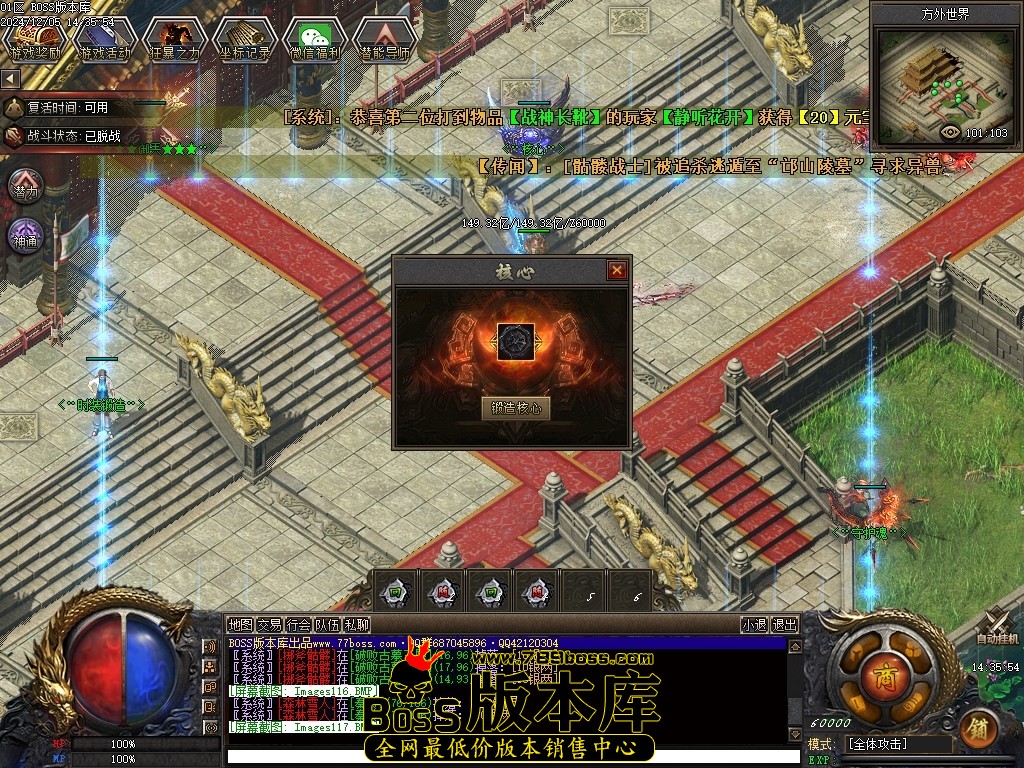Switch to the 交易 trade tab
This screenshot has height=768, width=1024.
click(x=269, y=624)
